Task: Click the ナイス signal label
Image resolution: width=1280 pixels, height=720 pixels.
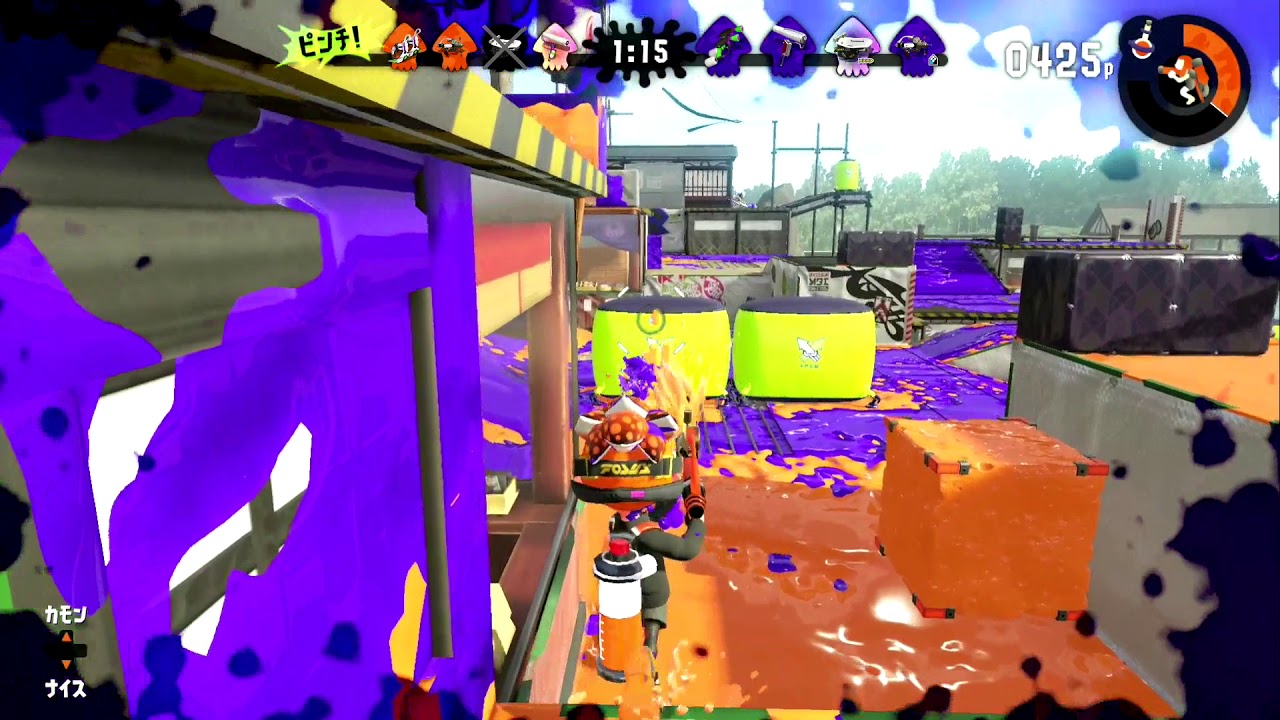Action: [x=66, y=687]
